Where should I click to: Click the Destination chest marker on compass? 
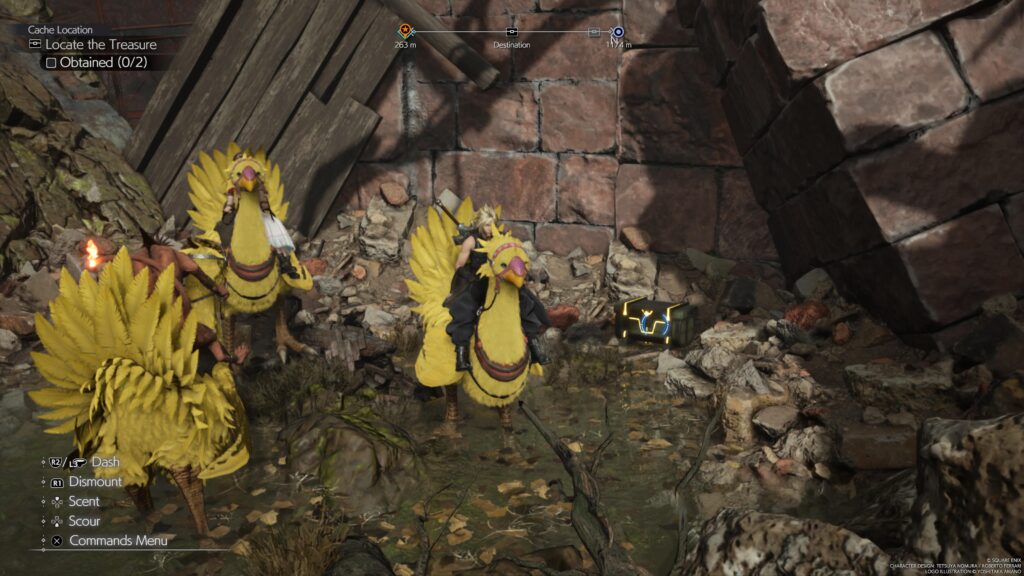(x=512, y=32)
